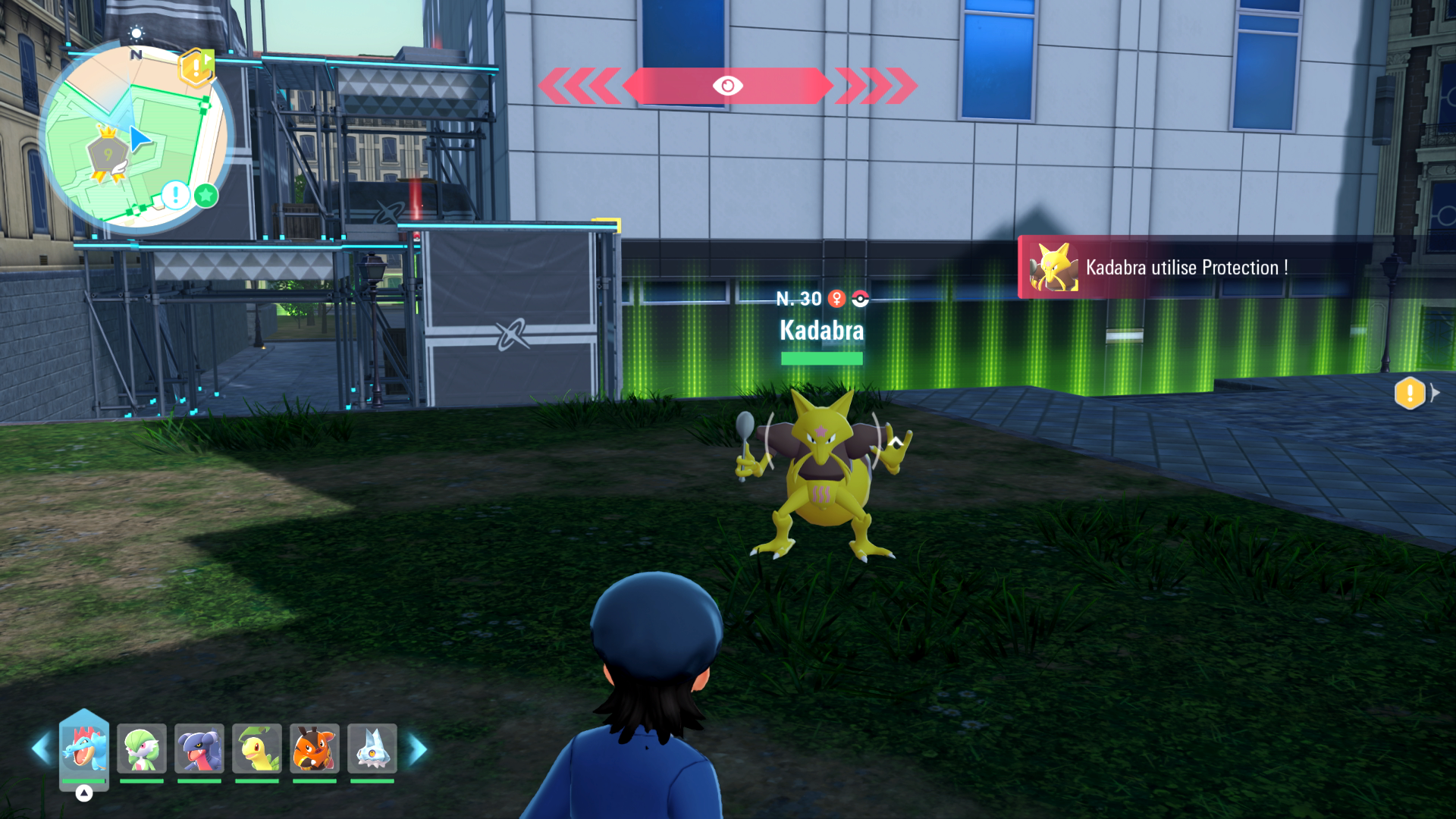Click the right arrow beside the party bar
This screenshot has height=819, width=1456.
pos(418,749)
